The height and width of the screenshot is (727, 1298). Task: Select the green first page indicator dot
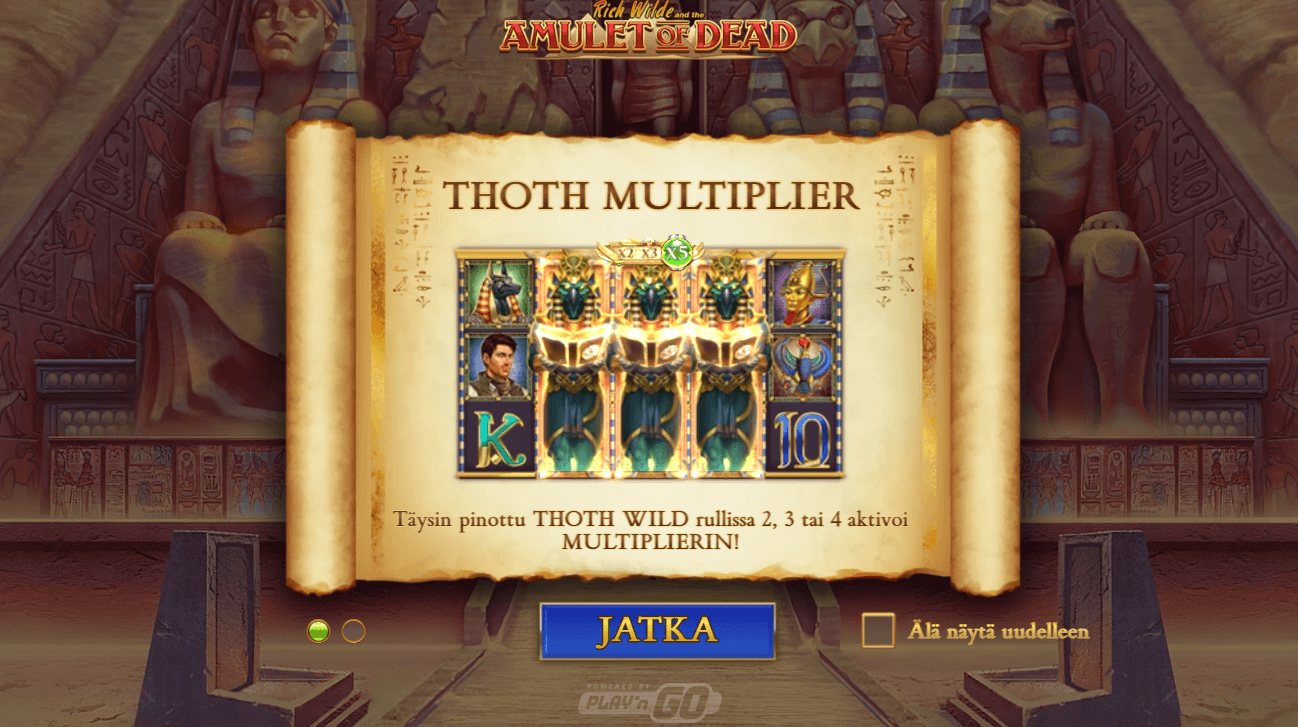[319, 631]
